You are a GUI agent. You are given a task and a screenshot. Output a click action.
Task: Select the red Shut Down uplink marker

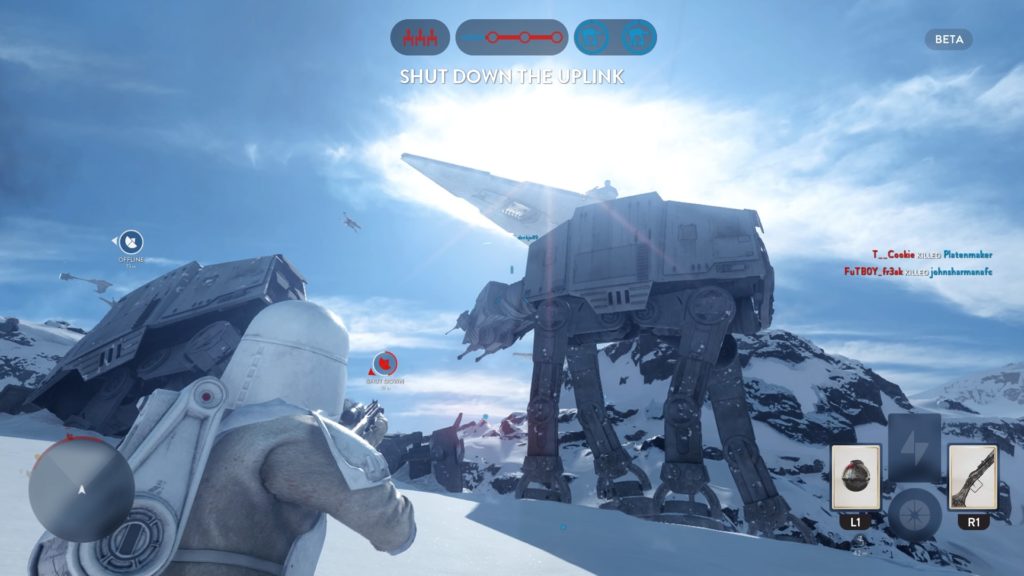[385, 364]
